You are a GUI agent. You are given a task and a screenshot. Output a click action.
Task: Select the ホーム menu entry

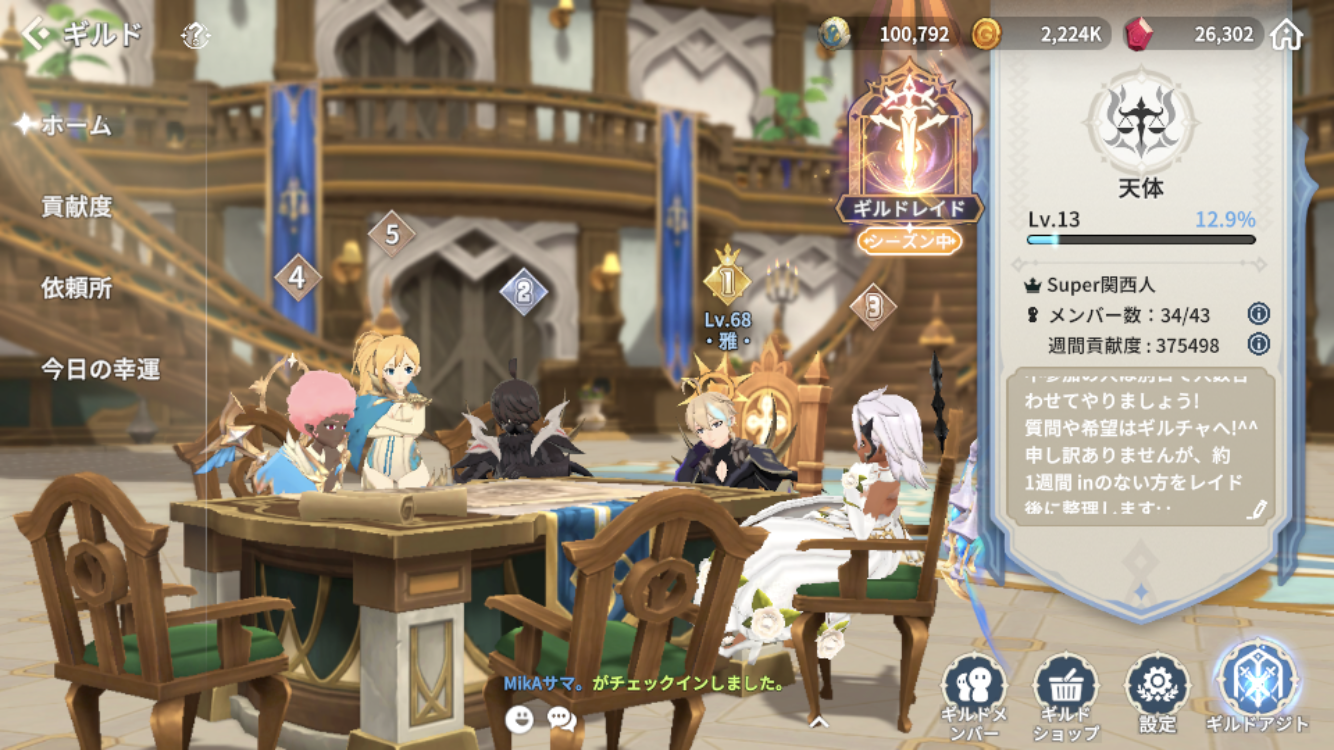[76, 126]
